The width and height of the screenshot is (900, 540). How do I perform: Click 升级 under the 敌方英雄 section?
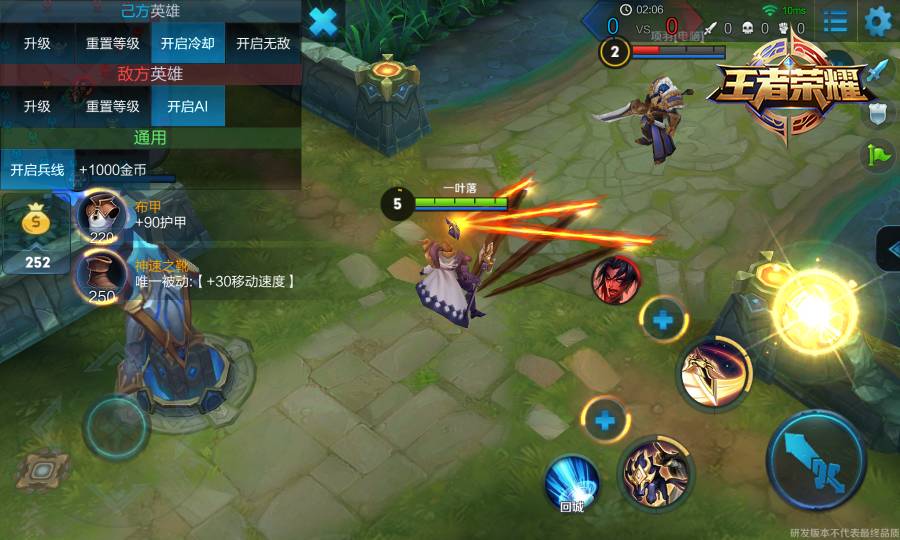coord(37,107)
